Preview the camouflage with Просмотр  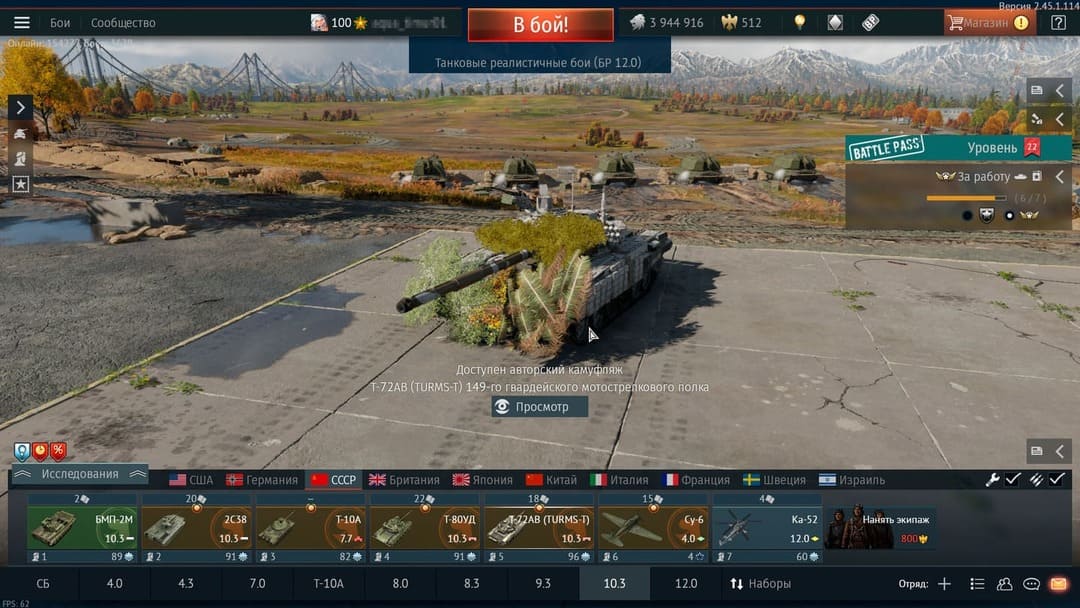click(x=540, y=407)
